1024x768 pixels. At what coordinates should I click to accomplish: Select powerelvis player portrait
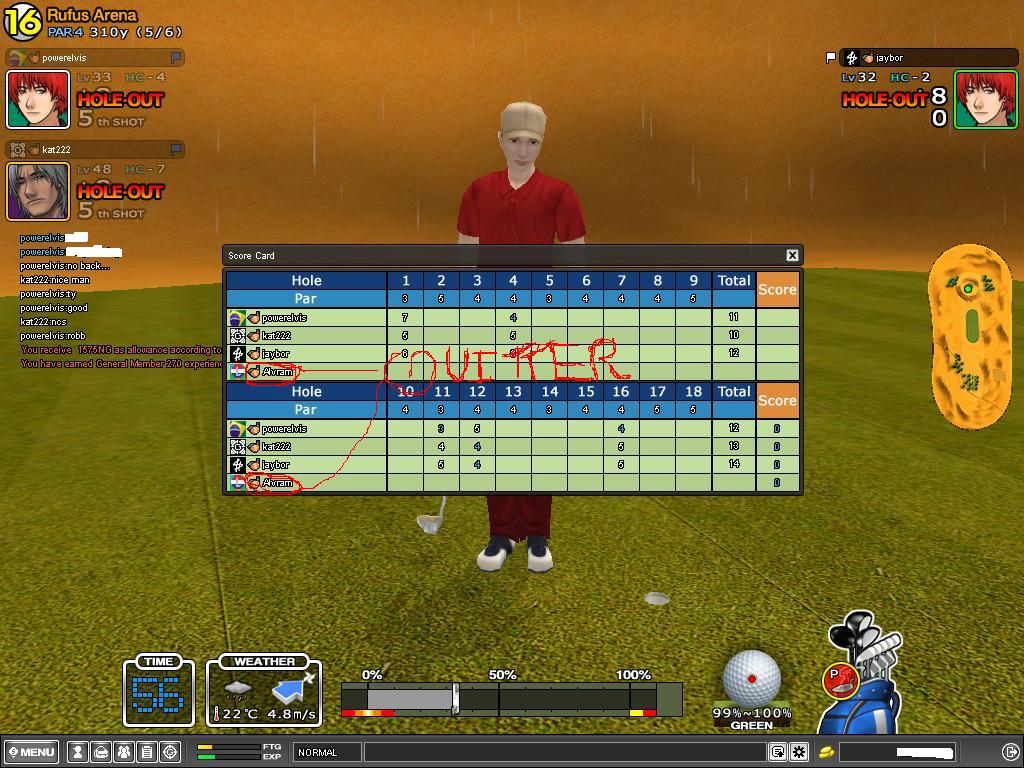tap(38, 99)
